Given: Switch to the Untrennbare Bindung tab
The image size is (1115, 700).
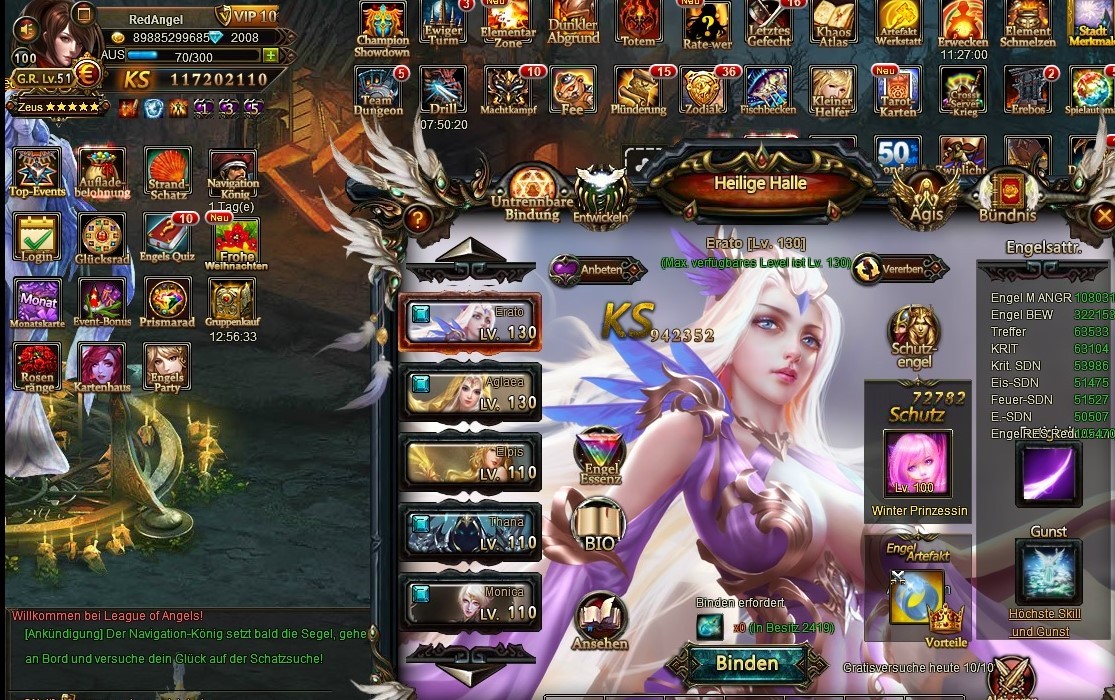Looking at the screenshot, I should (532, 195).
